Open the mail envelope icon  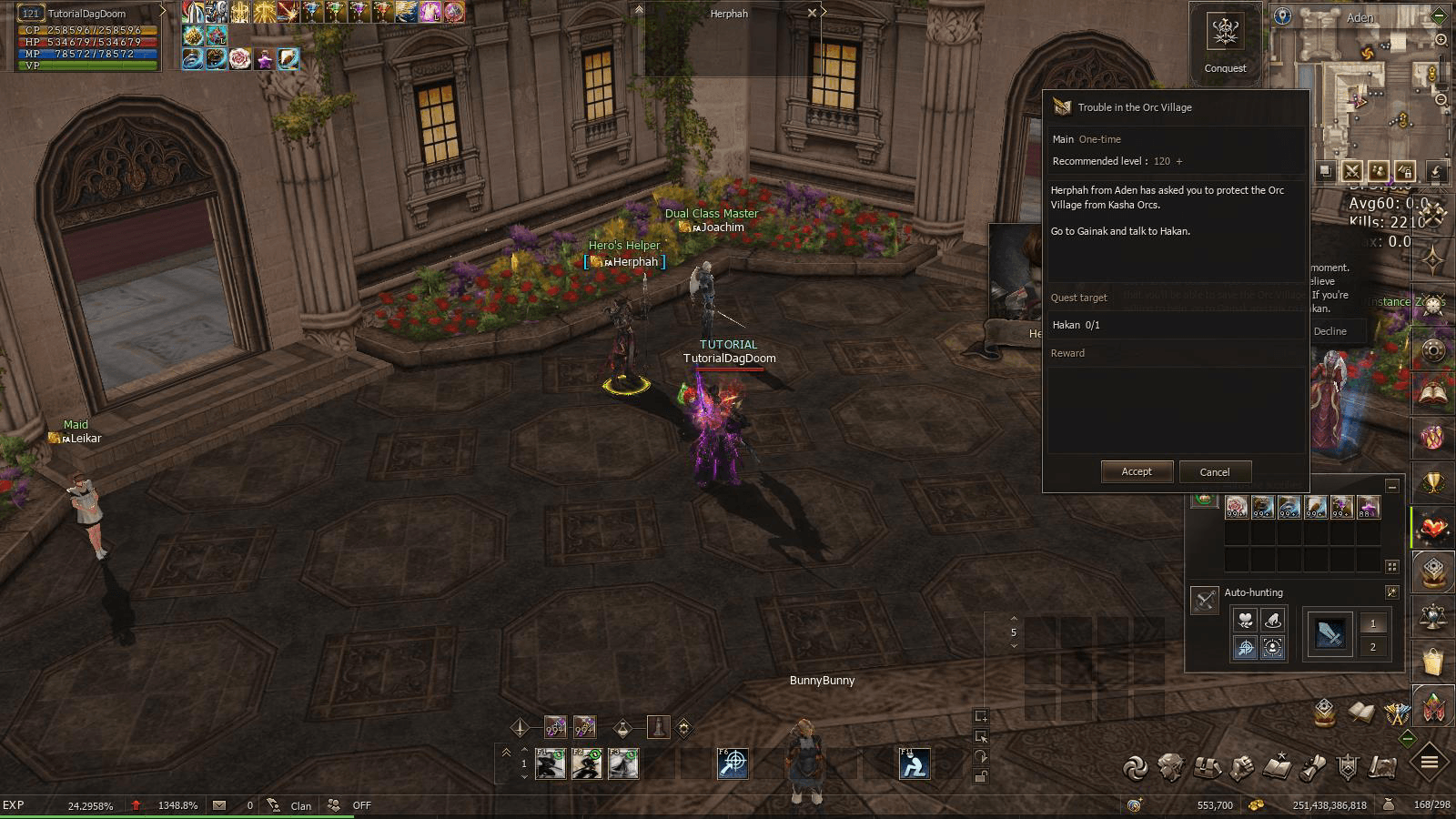tap(219, 805)
